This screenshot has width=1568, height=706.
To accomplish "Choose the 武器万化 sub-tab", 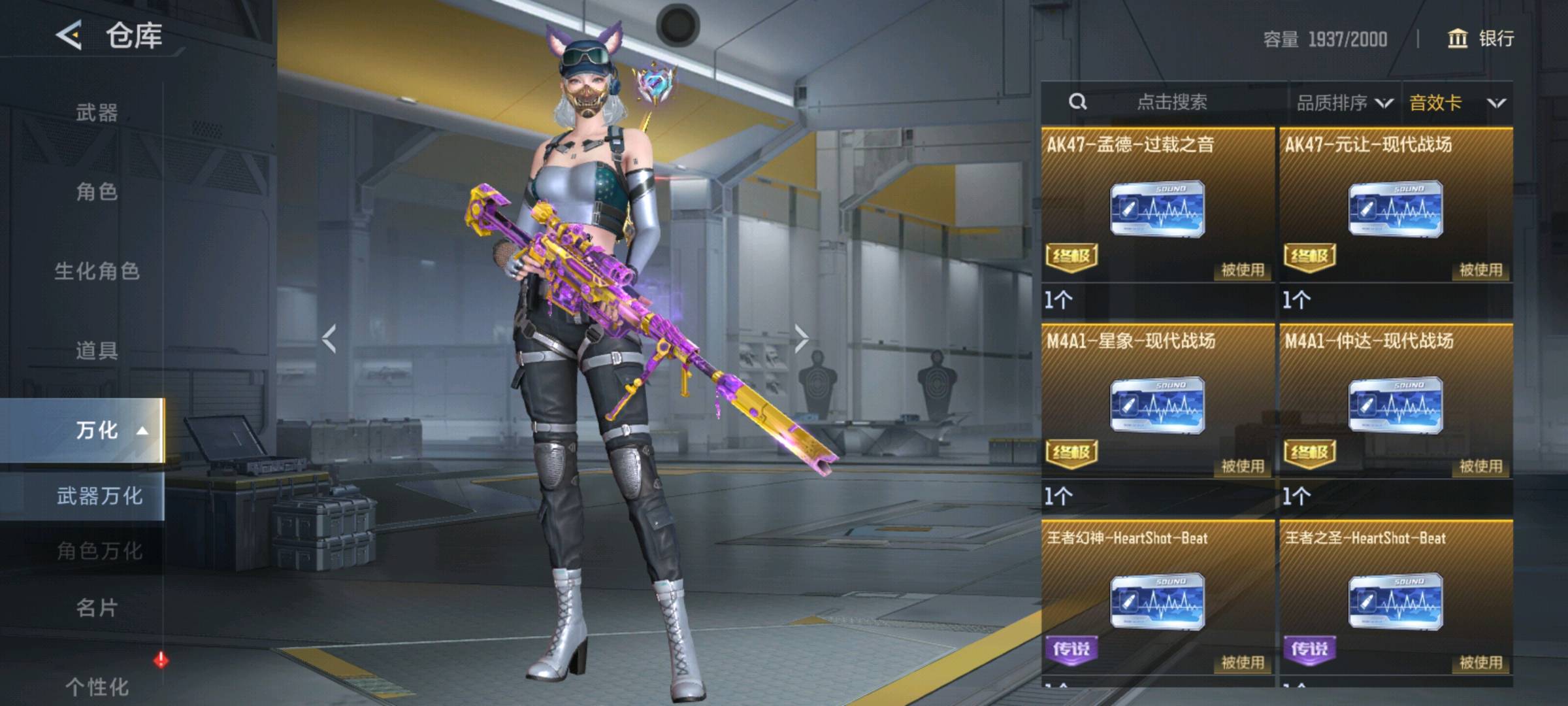I will pos(99,496).
